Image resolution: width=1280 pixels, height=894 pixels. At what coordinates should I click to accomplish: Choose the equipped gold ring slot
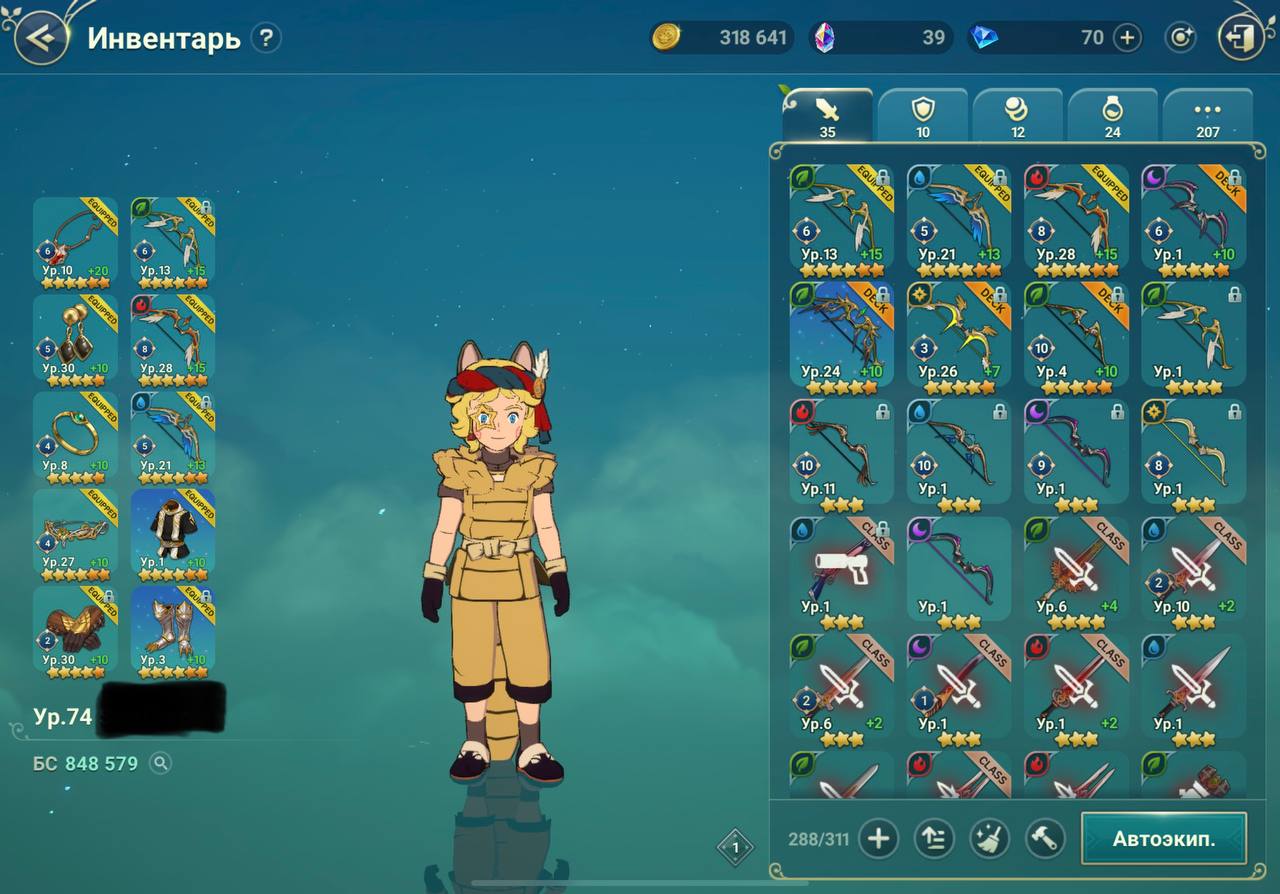click(x=75, y=433)
